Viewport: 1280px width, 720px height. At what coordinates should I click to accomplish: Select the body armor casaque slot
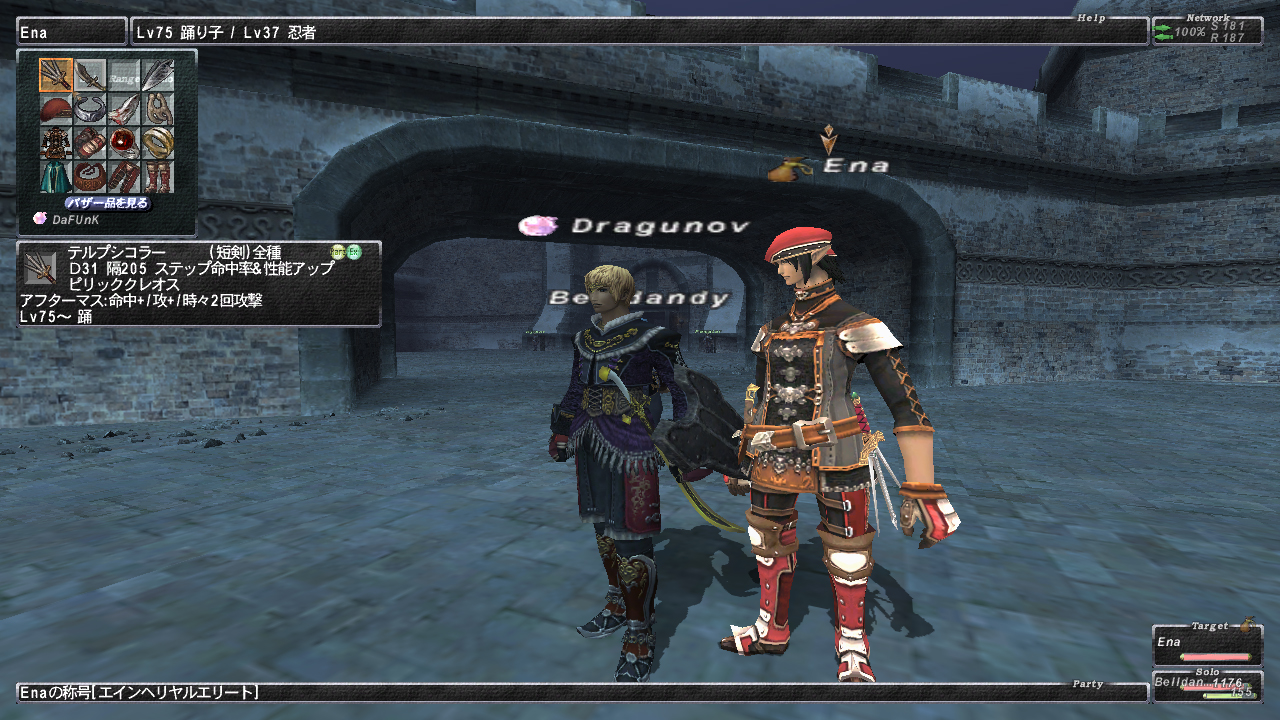[56, 143]
